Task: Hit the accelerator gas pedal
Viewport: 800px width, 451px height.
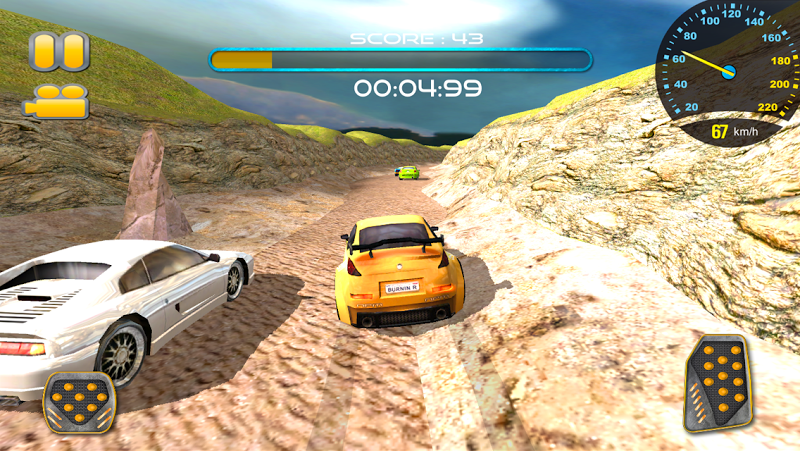Action: (x=717, y=384)
